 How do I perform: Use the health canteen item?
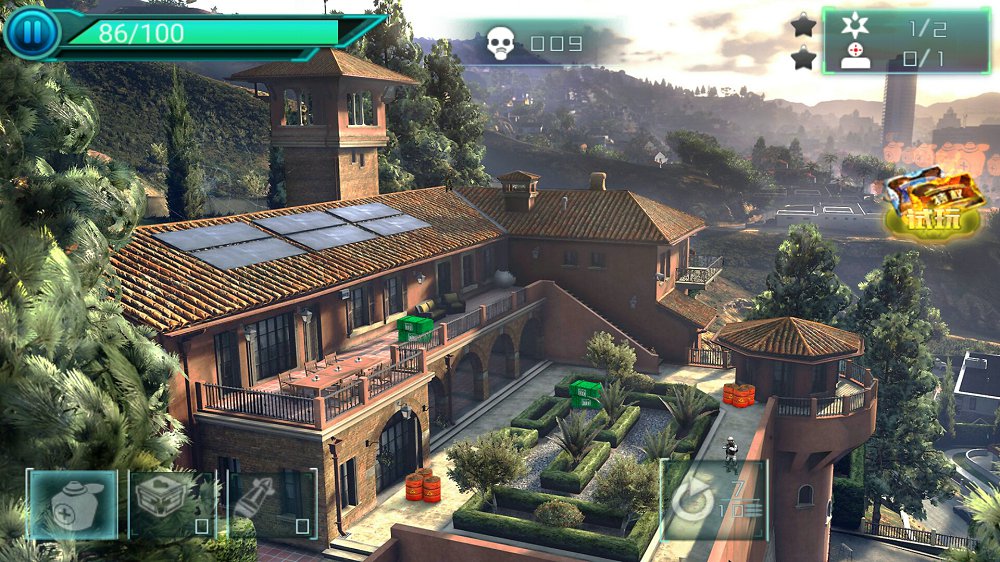click(72, 505)
